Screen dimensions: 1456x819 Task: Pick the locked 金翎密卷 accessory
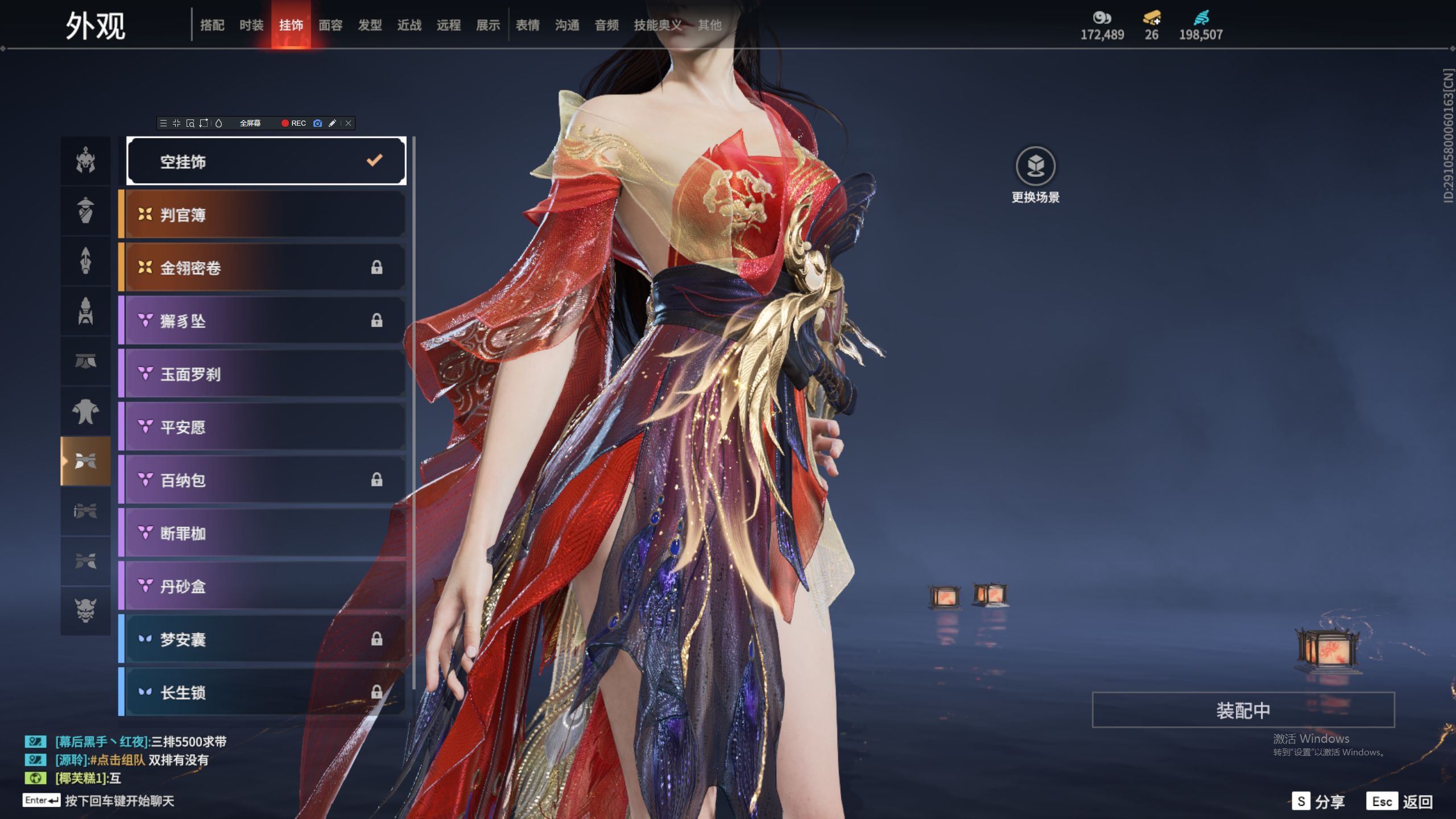point(264,268)
